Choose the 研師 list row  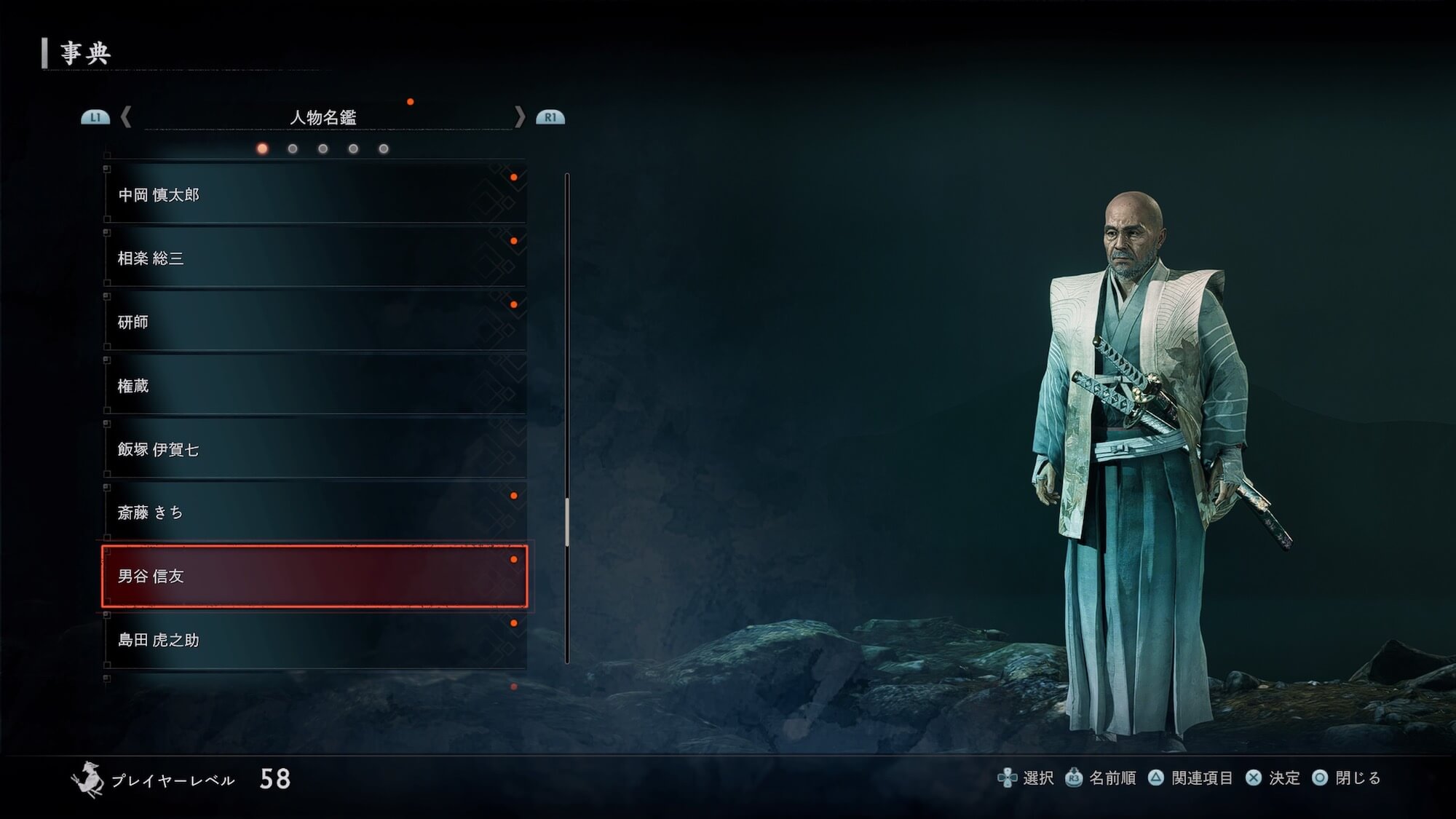[314, 322]
